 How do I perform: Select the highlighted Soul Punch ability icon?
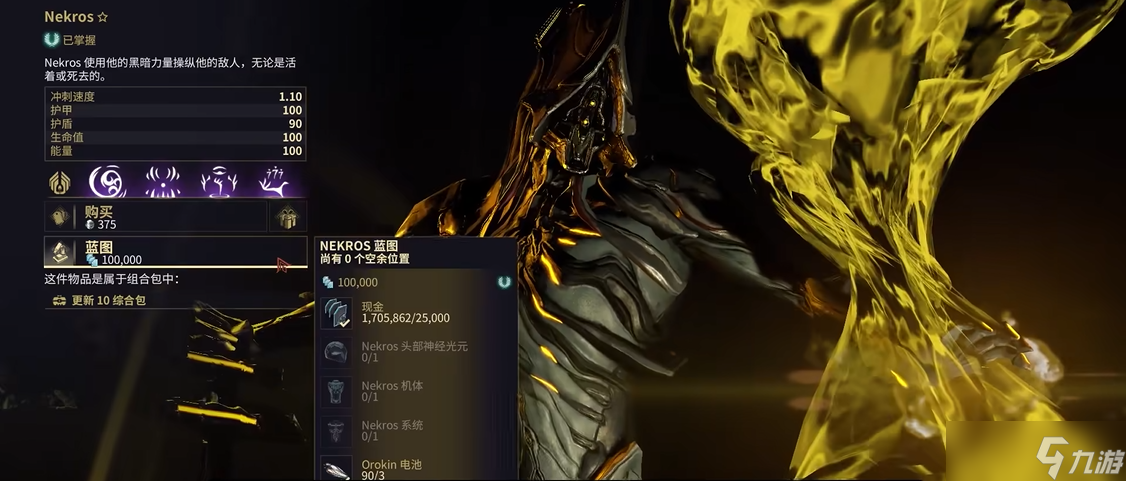point(108,182)
